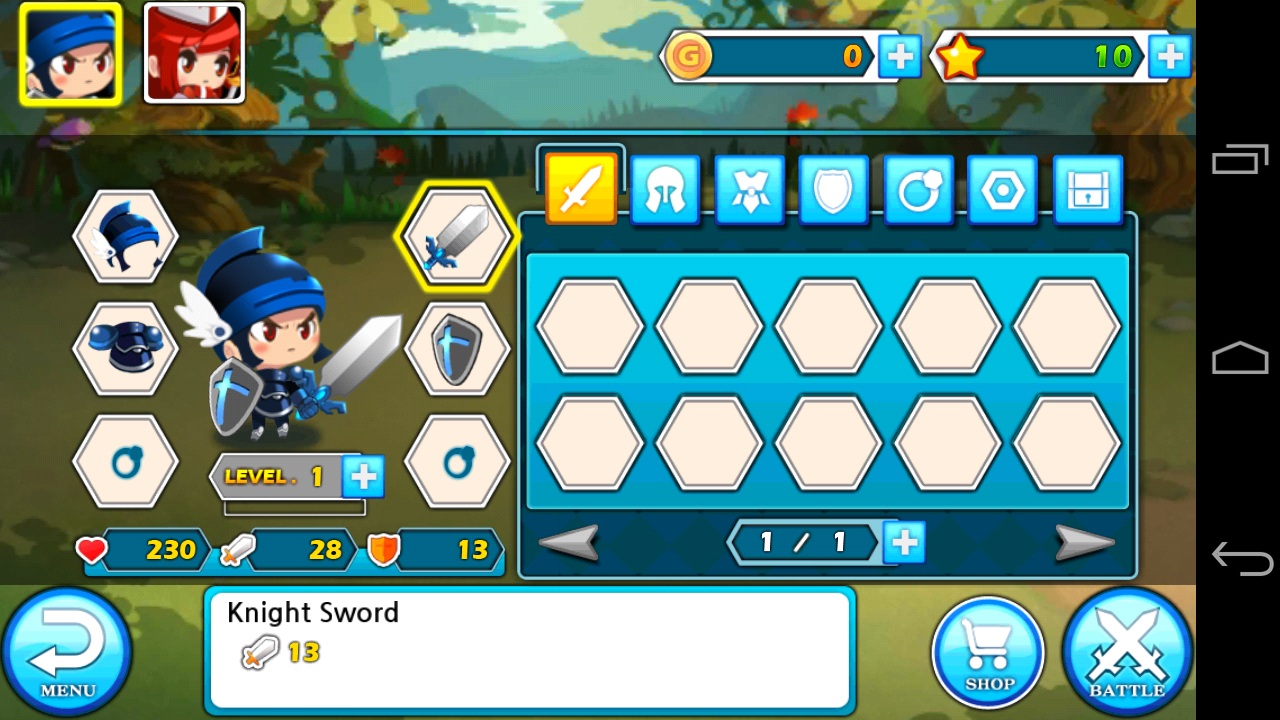Screen dimensions: 1280x720
Task: Add more stars
Action: pos(1169,57)
